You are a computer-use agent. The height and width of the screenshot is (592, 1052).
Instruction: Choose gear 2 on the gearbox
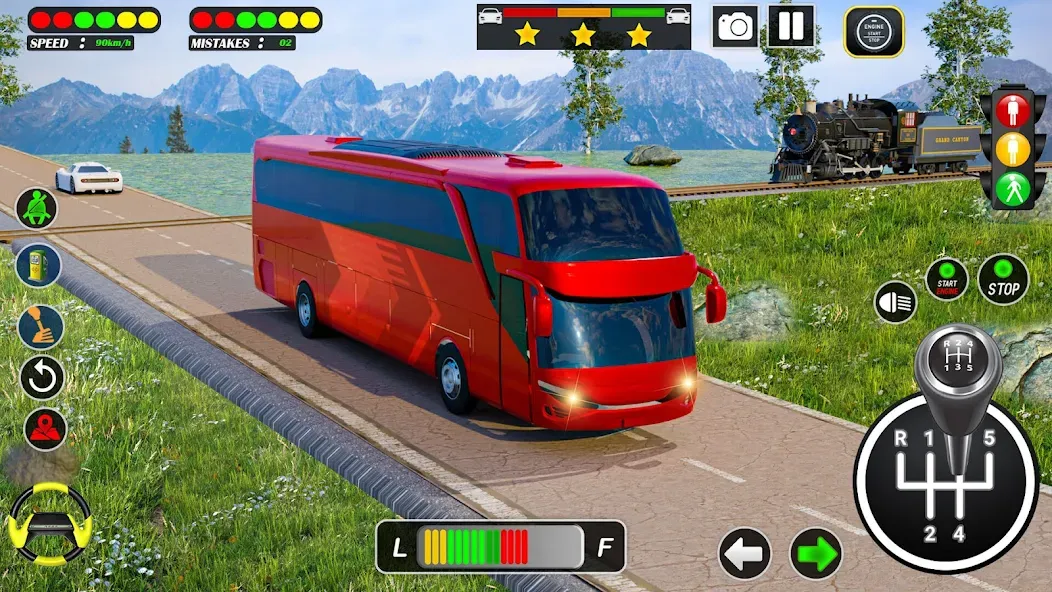click(x=928, y=534)
